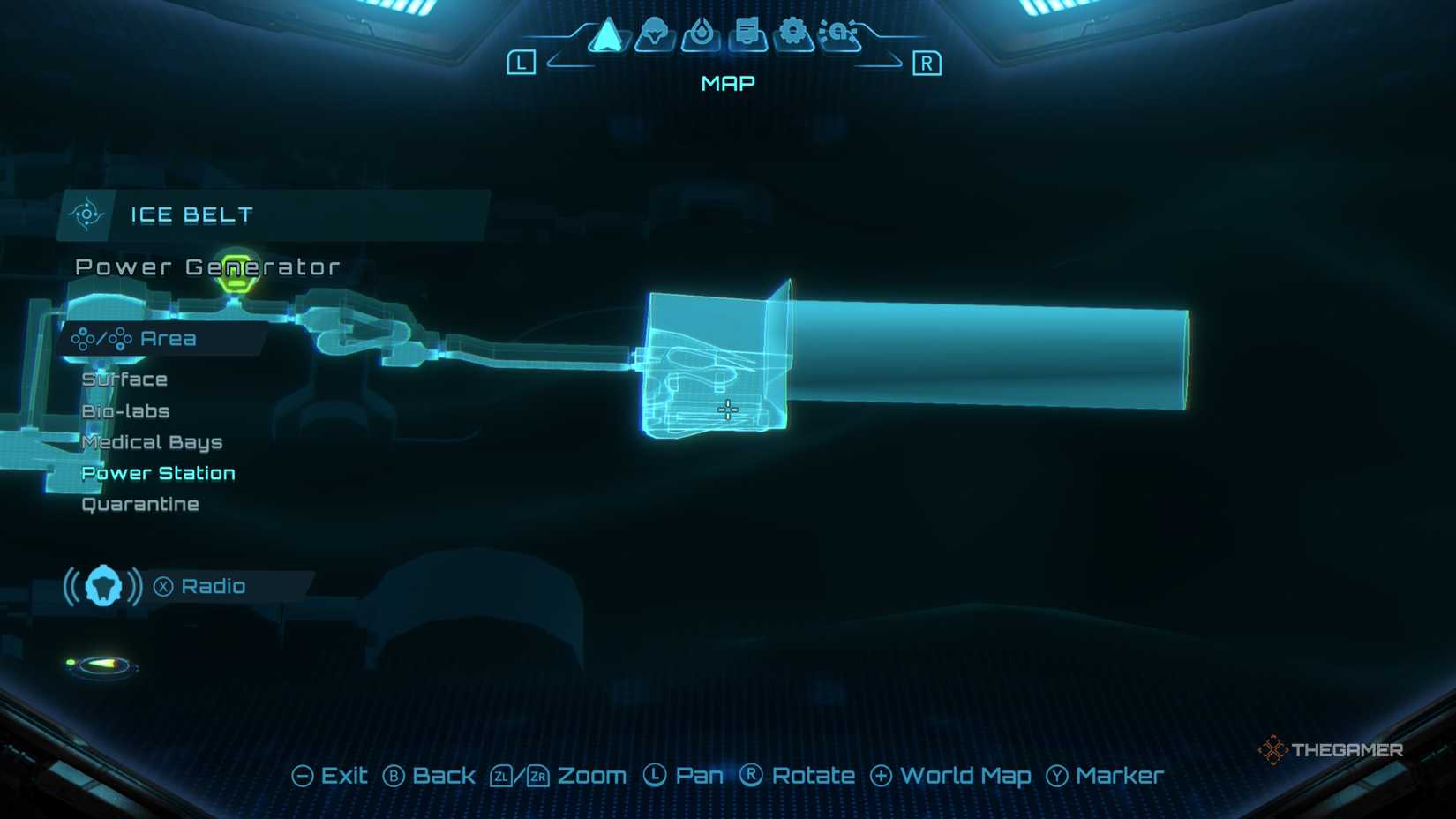Image resolution: width=1456 pixels, height=819 pixels.
Task: Select the Medical Bays area option
Action: pos(152,441)
